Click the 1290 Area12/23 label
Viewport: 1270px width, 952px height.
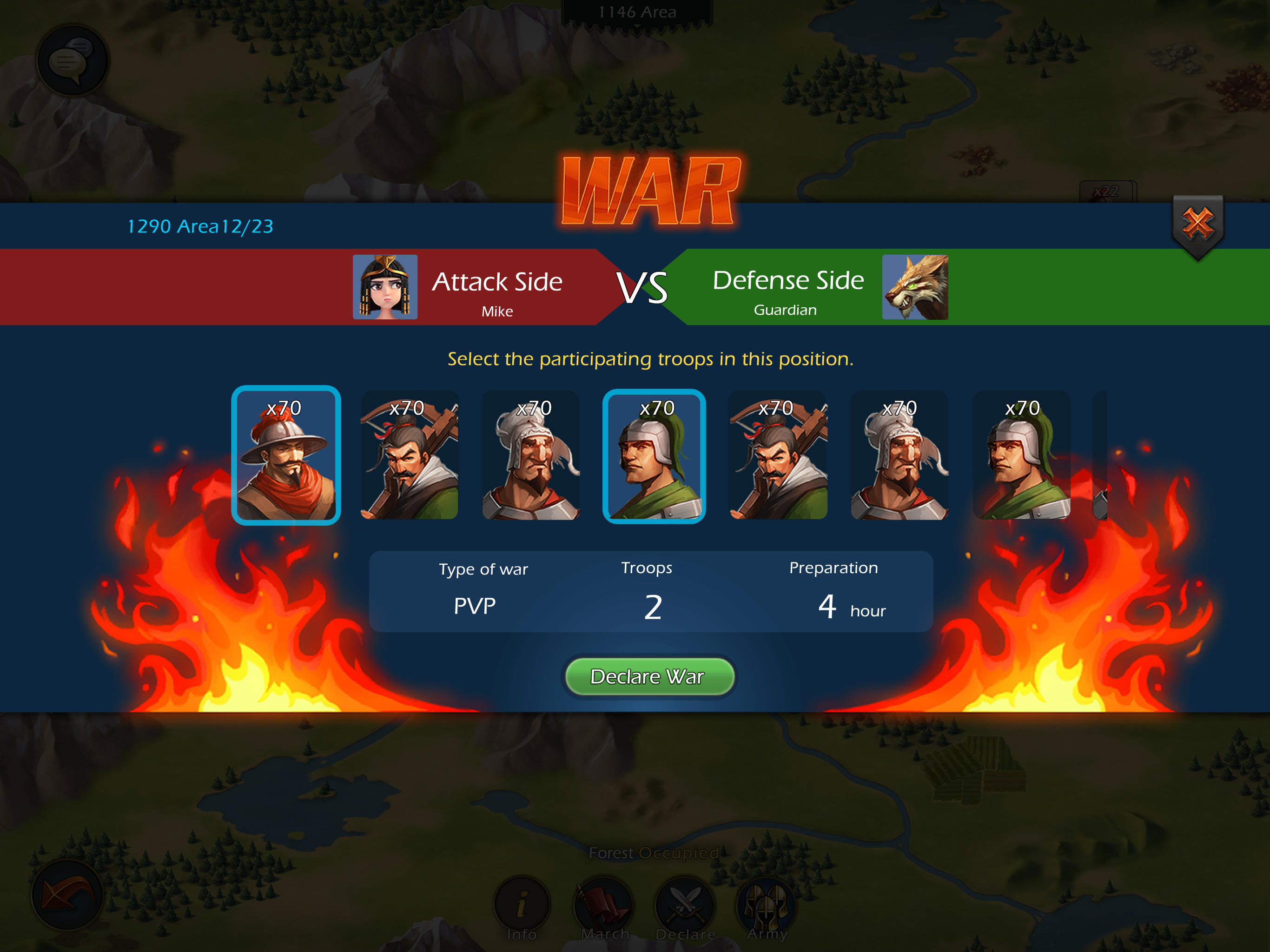tap(200, 226)
